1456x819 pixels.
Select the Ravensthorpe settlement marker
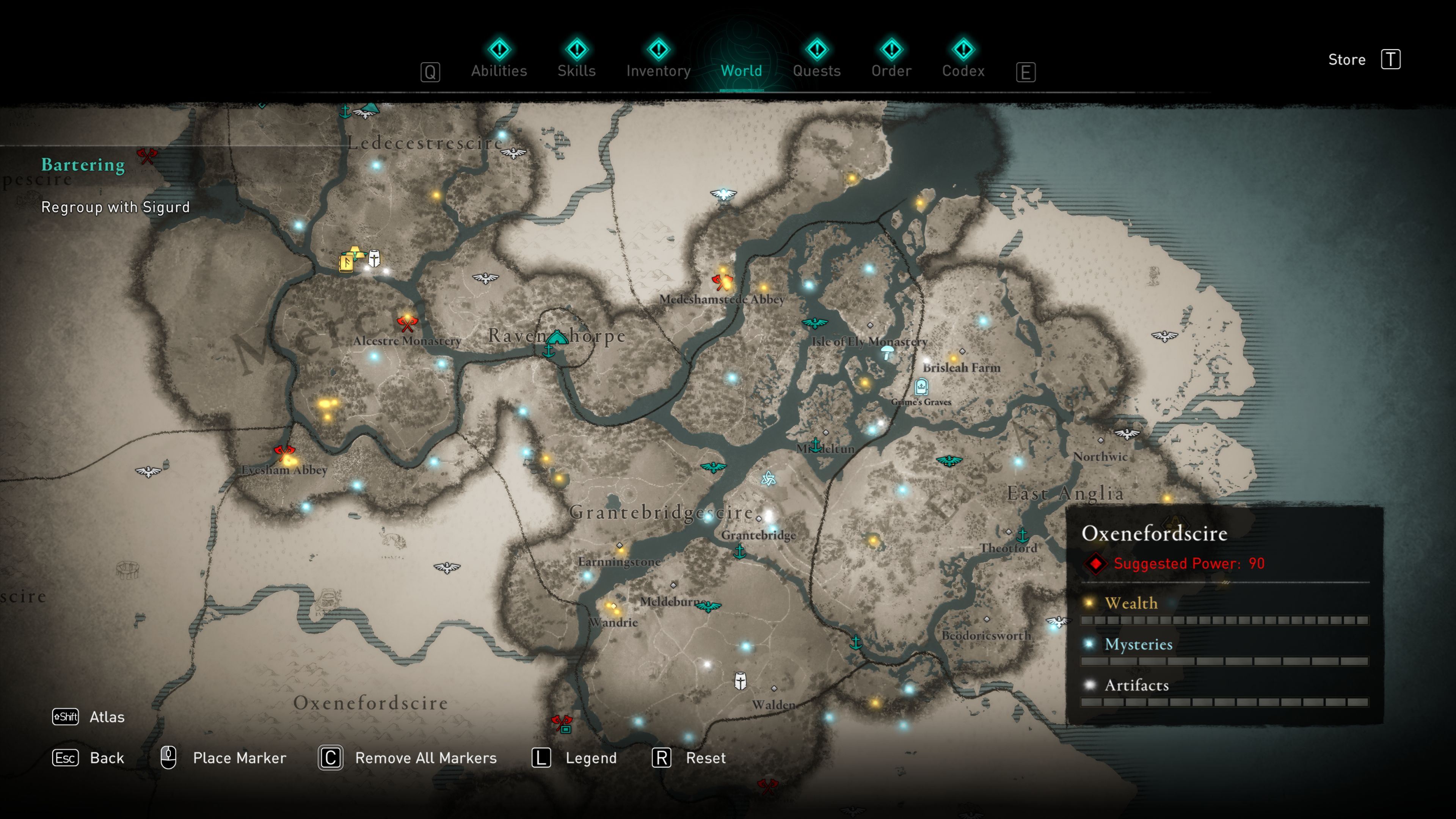[557, 337]
